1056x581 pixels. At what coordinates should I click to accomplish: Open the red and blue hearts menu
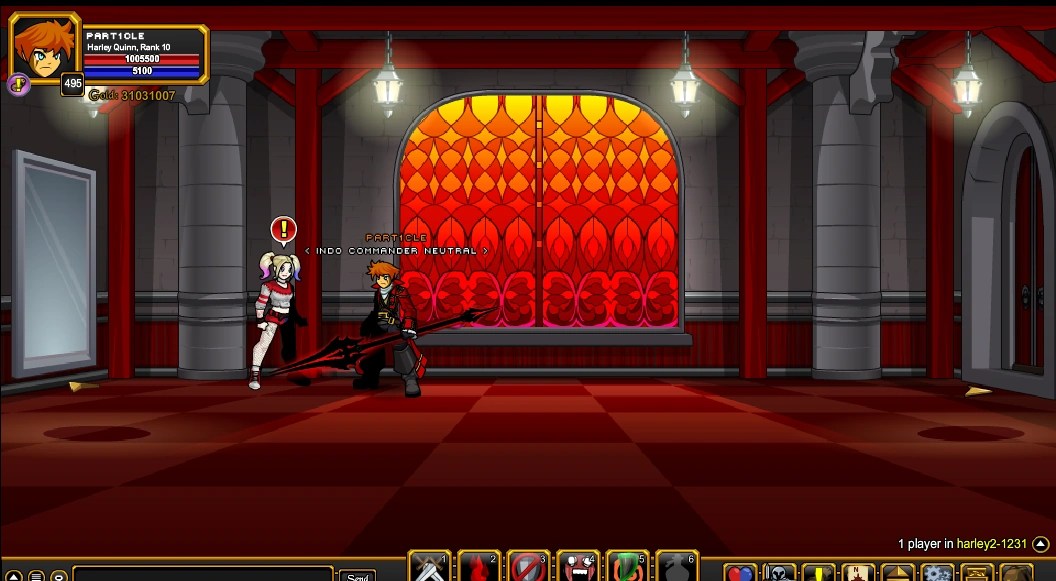[x=739, y=573]
